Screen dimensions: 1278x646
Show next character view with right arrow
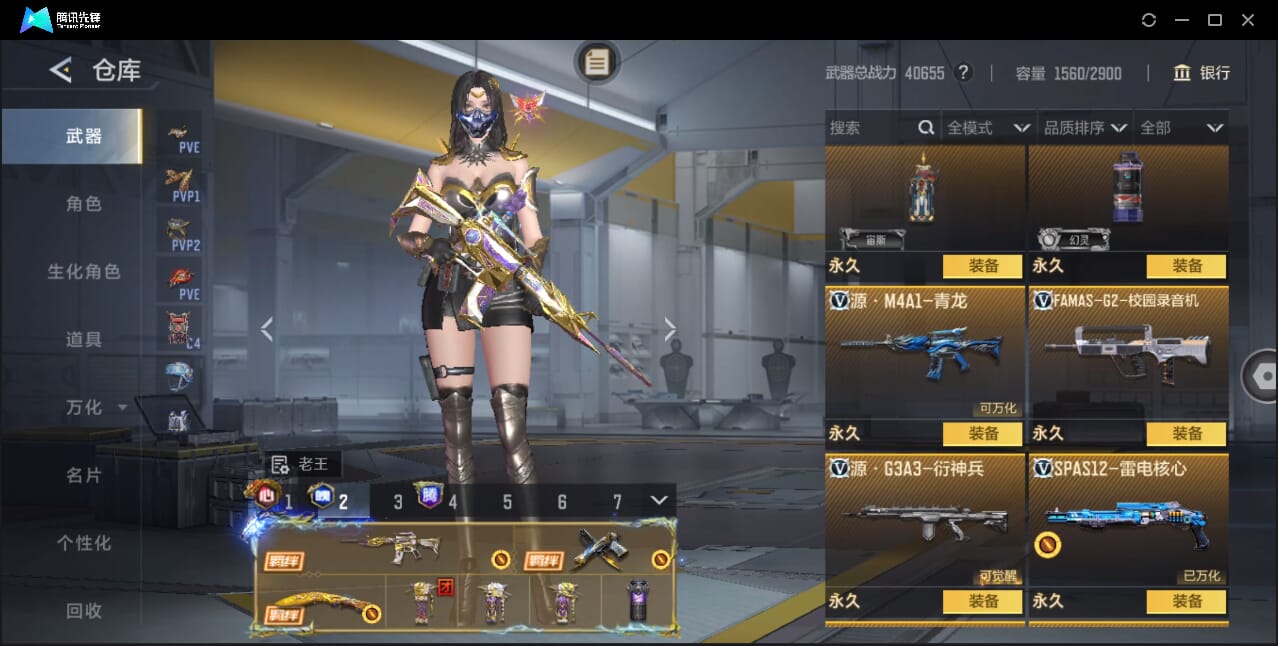point(670,329)
